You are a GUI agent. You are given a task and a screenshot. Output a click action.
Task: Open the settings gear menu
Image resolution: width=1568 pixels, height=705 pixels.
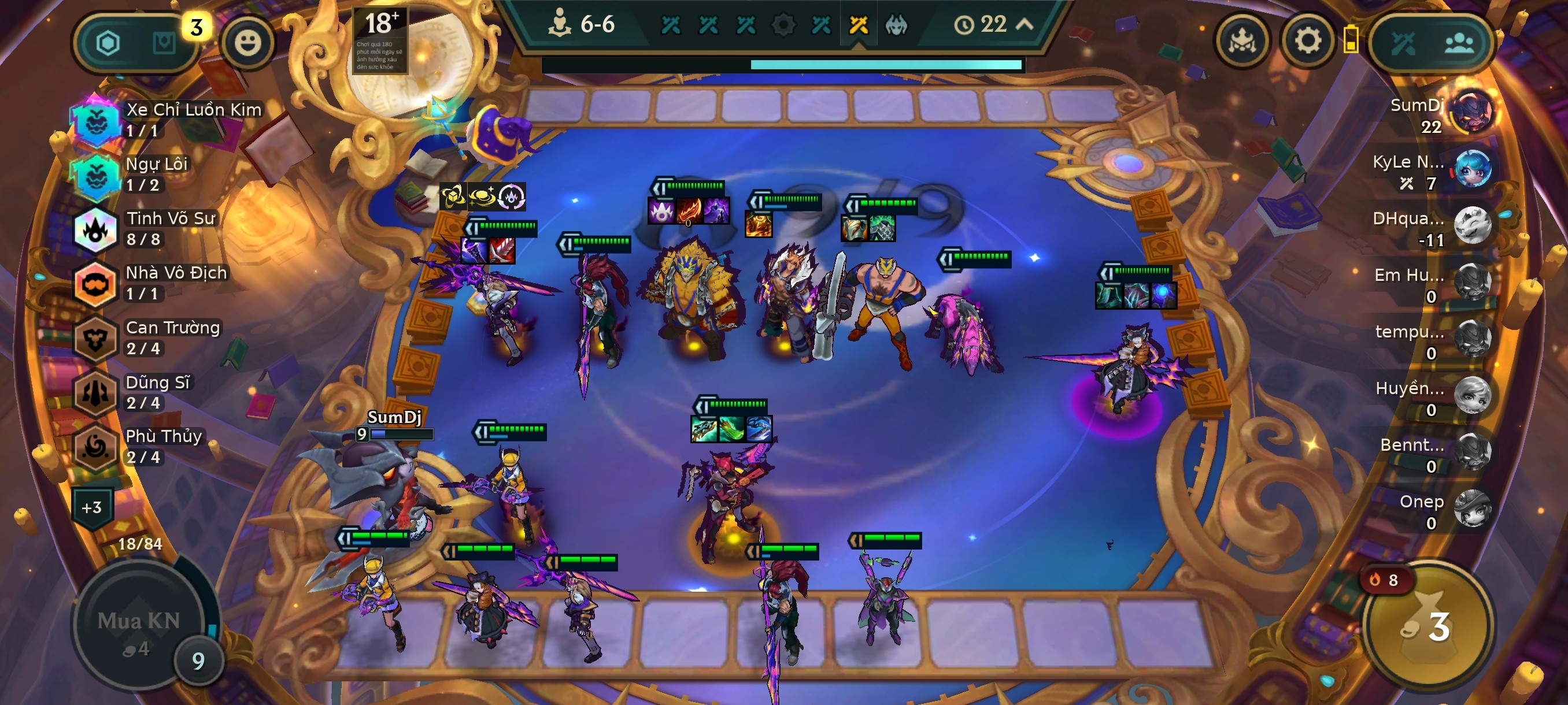point(1307,42)
